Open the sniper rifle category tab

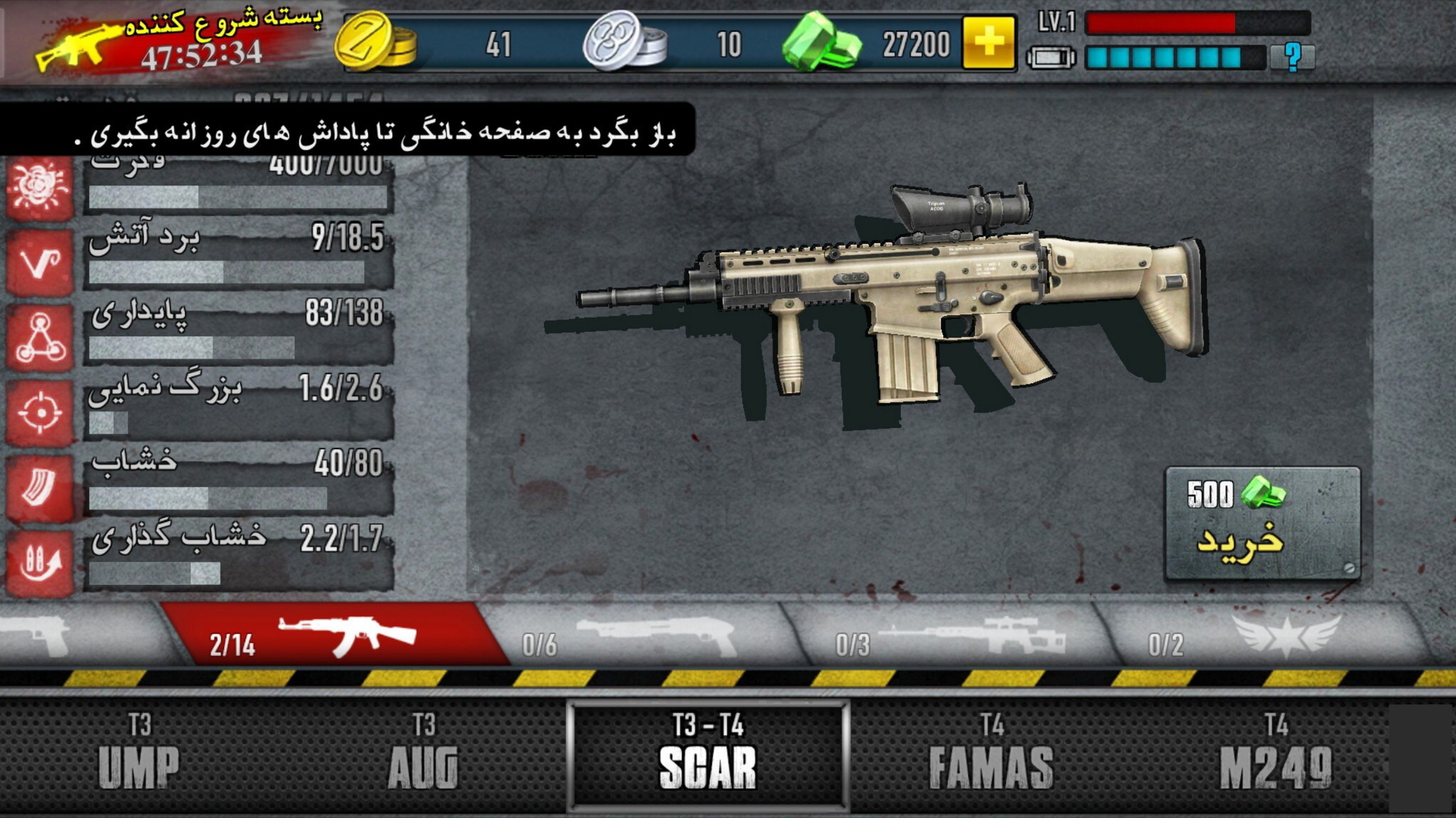(x=953, y=635)
